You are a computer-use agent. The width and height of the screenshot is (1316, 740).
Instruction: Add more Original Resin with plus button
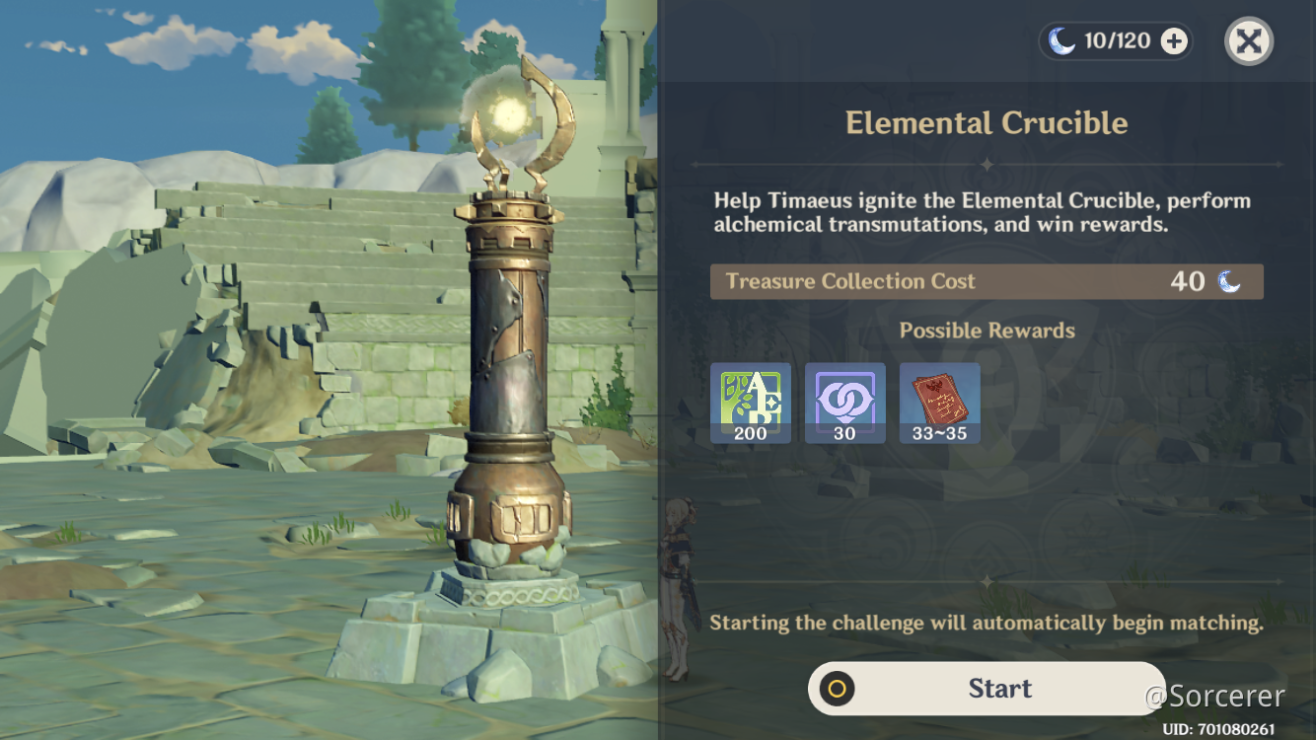(x=1174, y=42)
